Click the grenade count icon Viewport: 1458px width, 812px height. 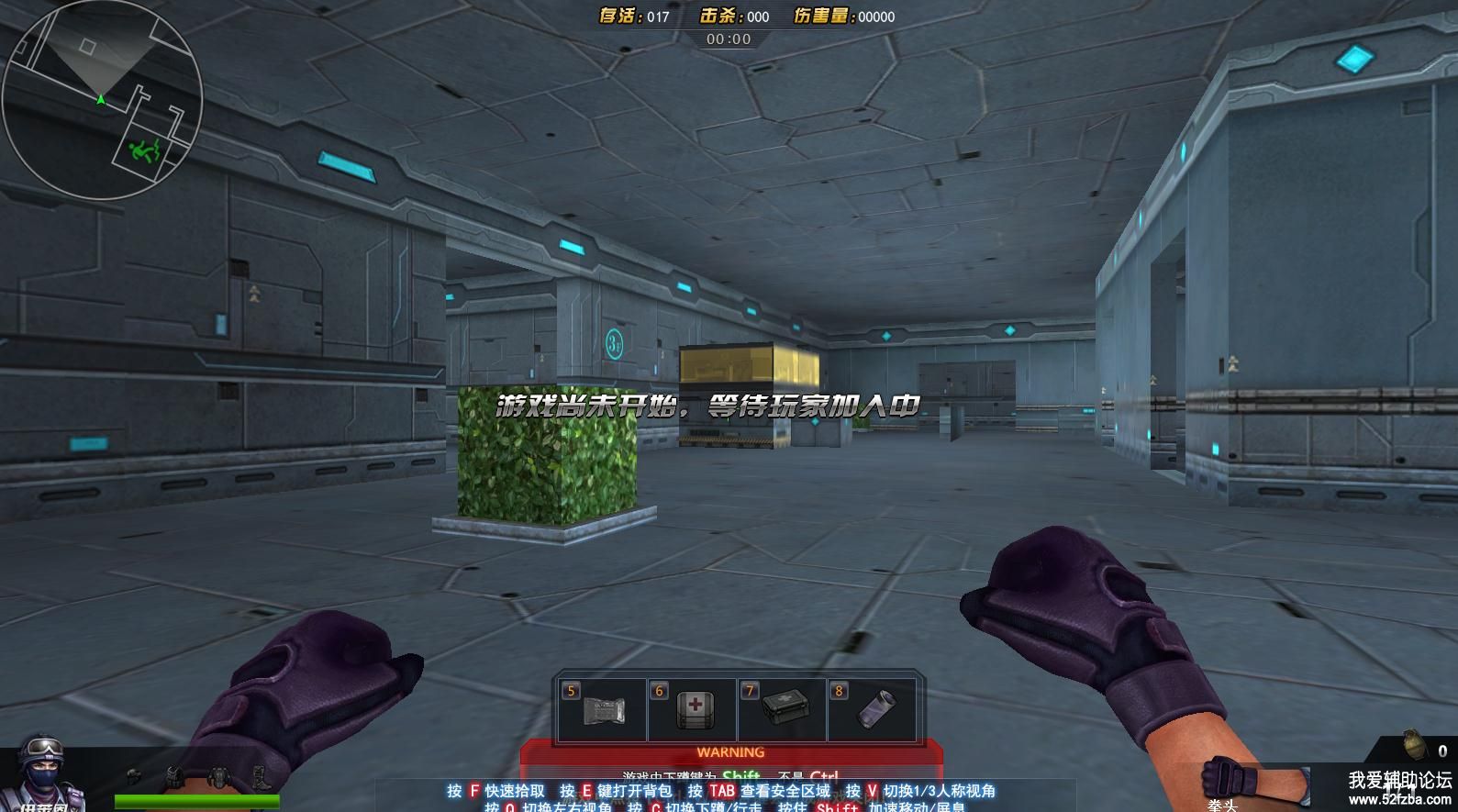(x=1414, y=745)
